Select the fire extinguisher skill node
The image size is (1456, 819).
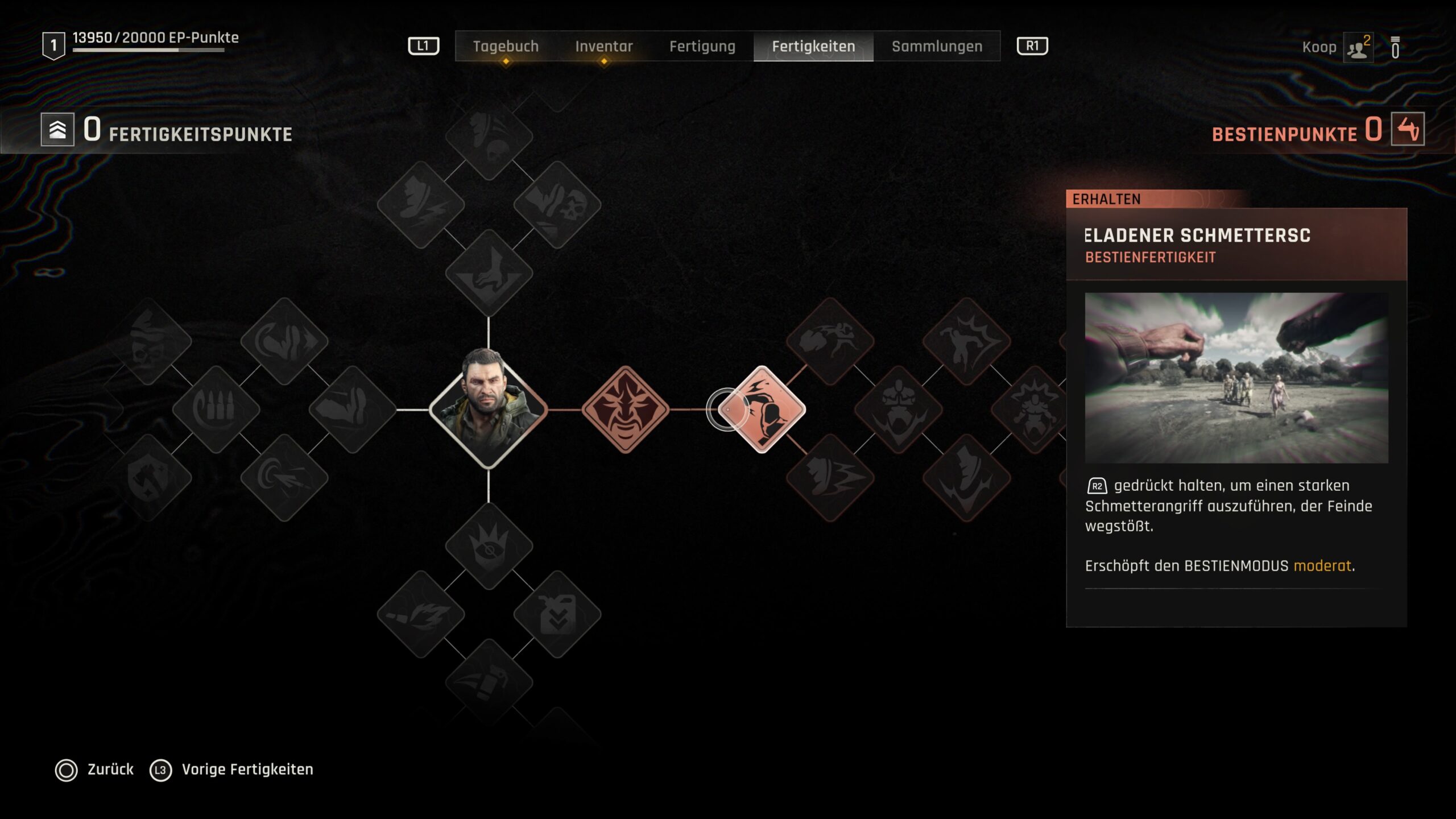click(x=489, y=682)
